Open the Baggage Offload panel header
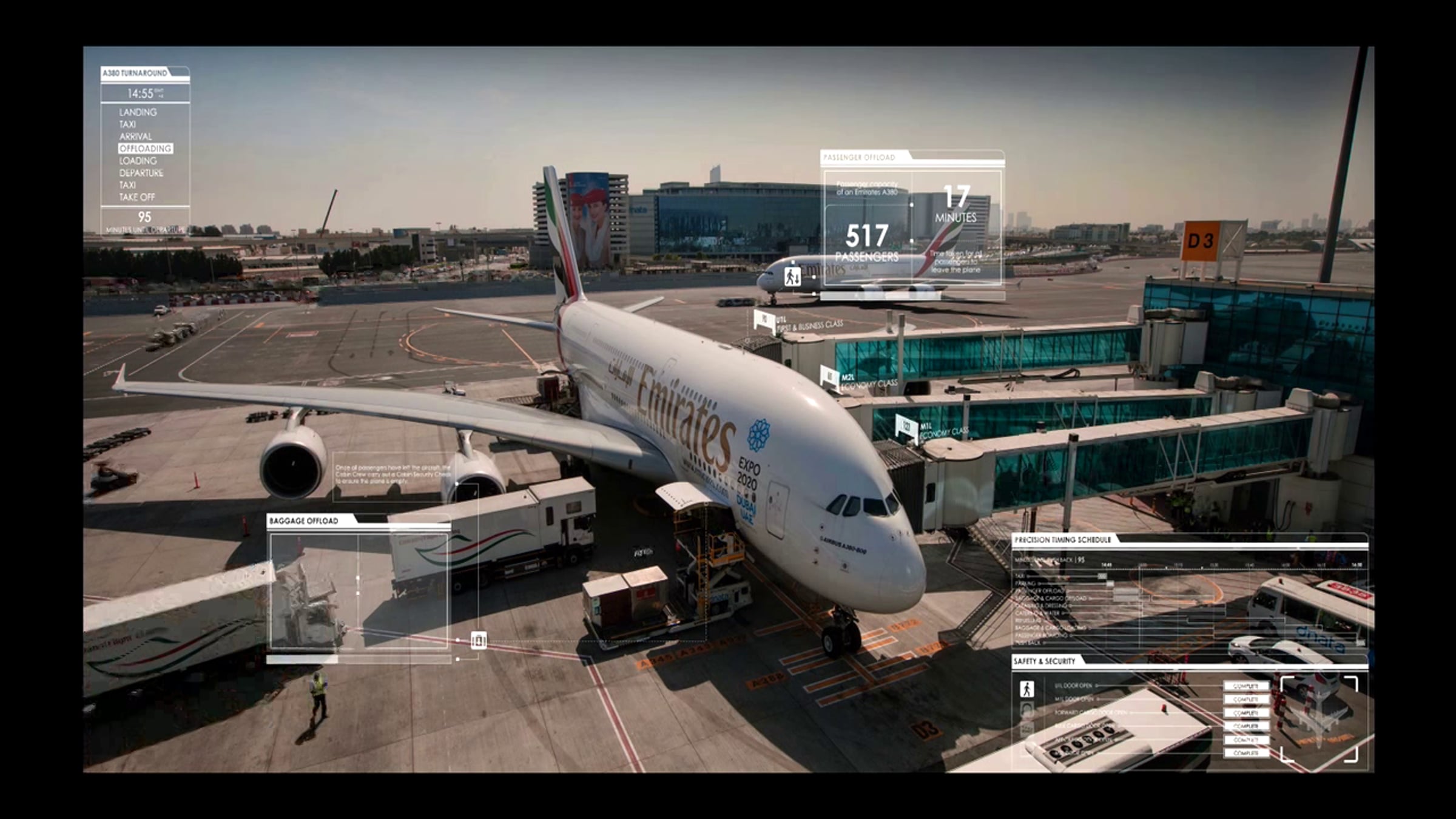This screenshot has width=1456, height=819. point(304,521)
